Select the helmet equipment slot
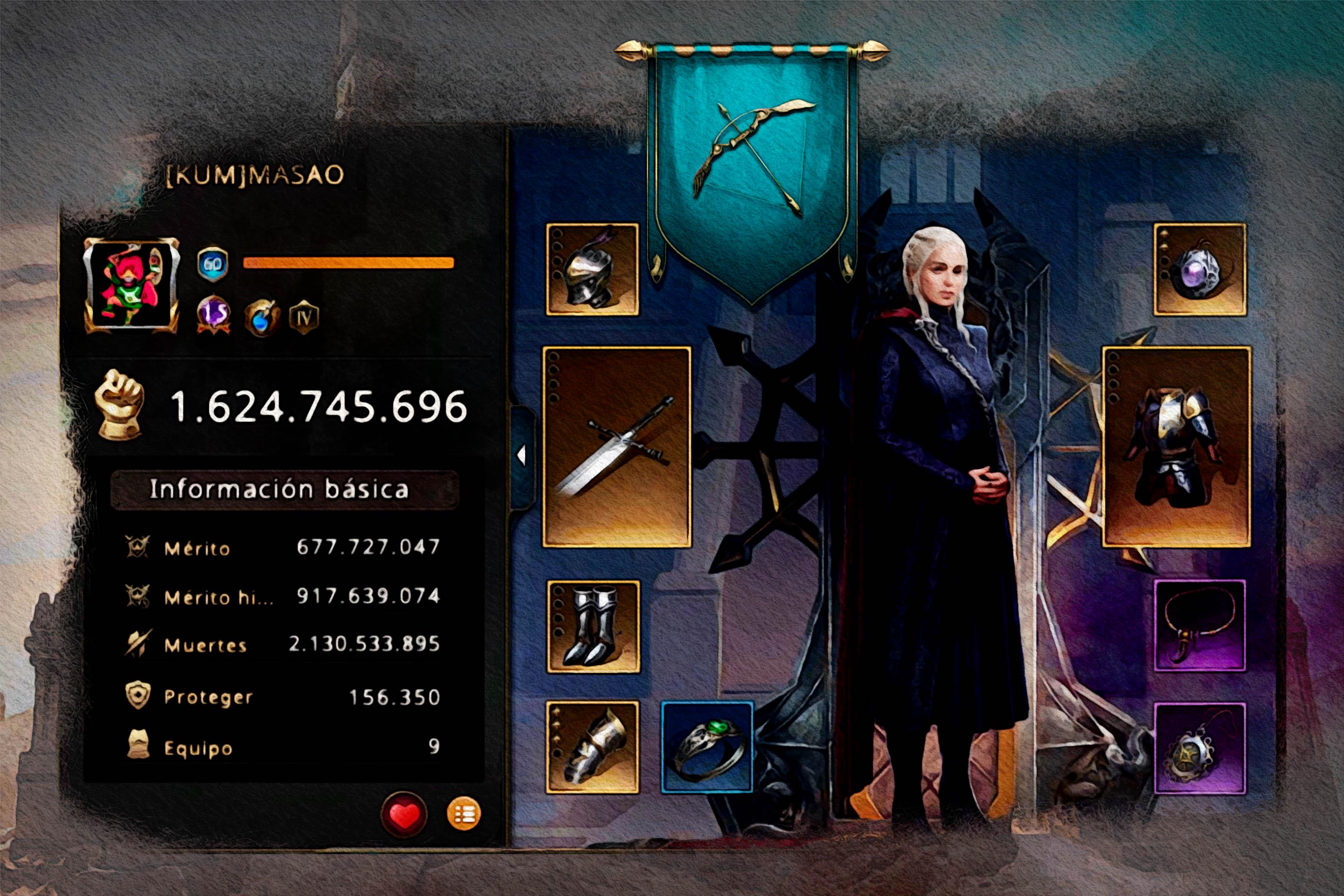The width and height of the screenshot is (1344, 896). [592, 269]
